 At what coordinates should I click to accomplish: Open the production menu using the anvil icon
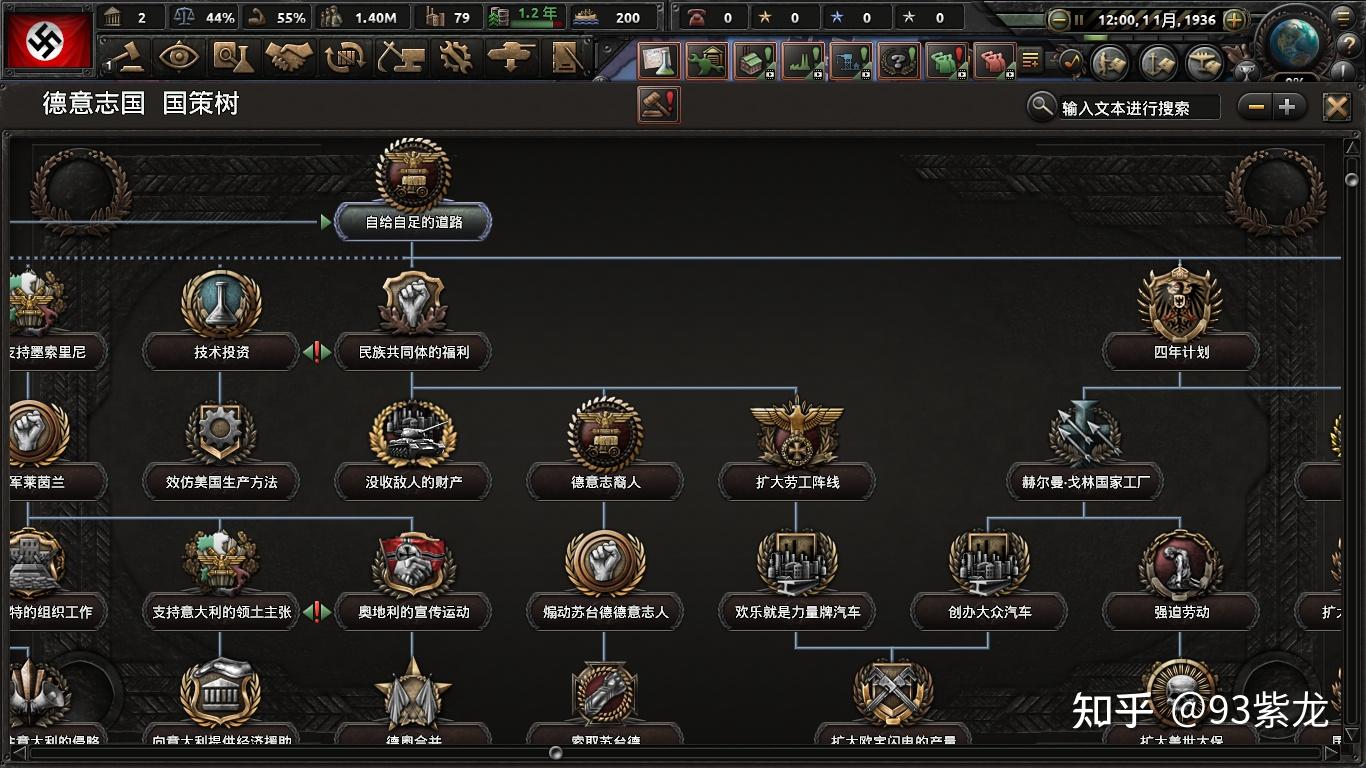(x=399, y=58)
